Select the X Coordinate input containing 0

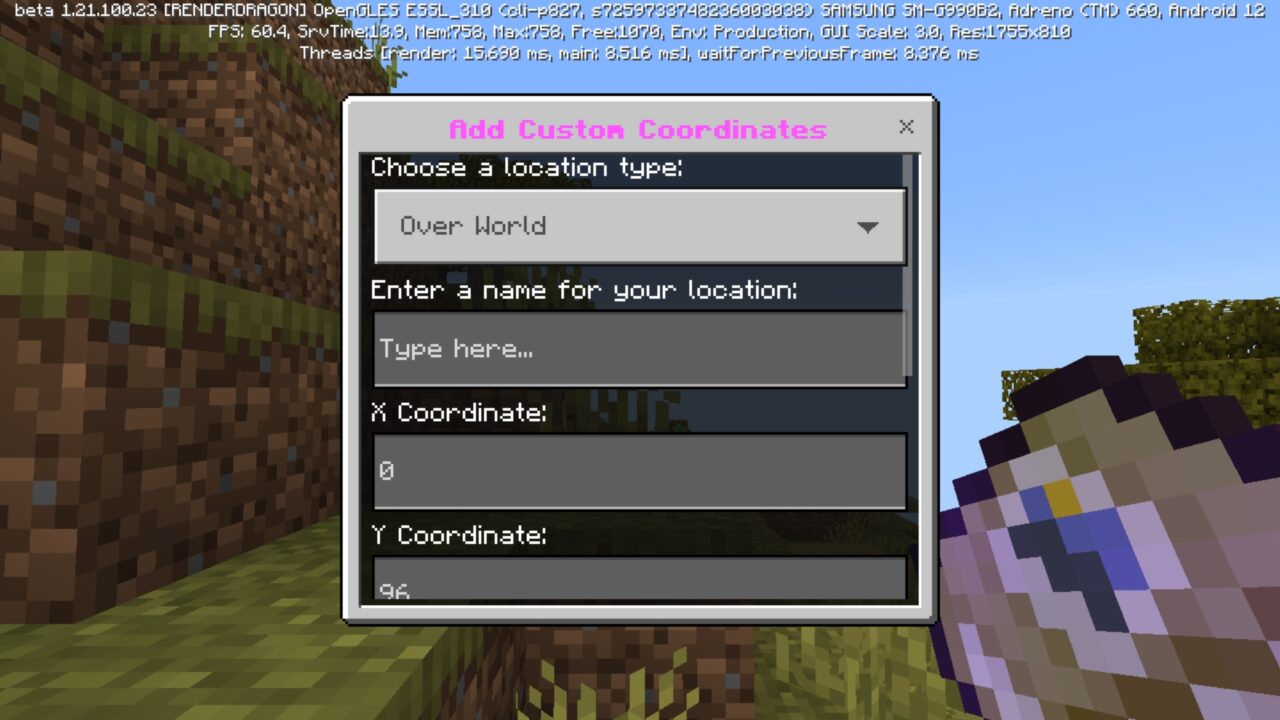tap(640, 471)
